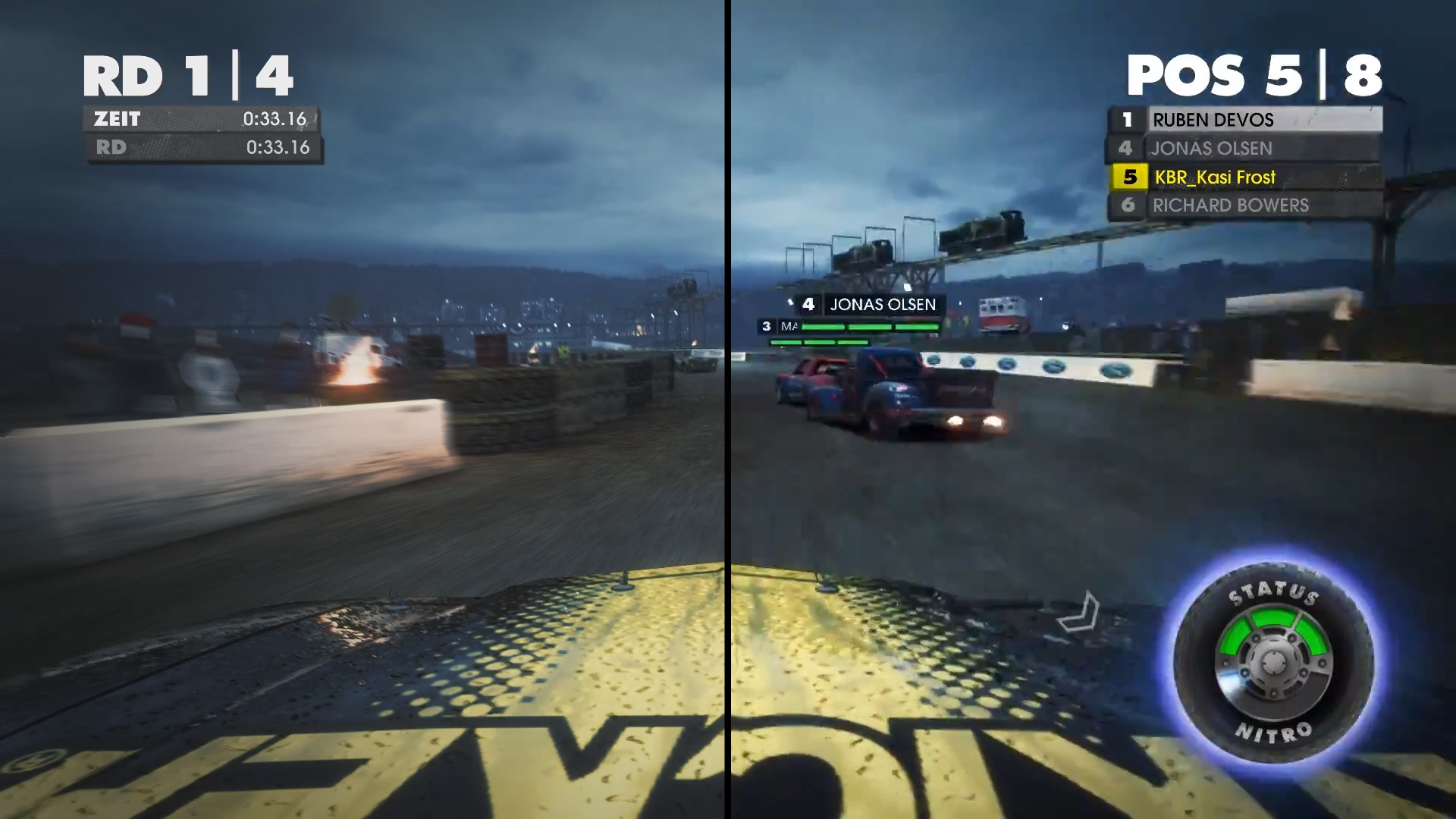This screenshot has height=819, width=1456.
Task: Switch to the RUBEN DEVOS leaderboard row
Action: pos(1213,120)
